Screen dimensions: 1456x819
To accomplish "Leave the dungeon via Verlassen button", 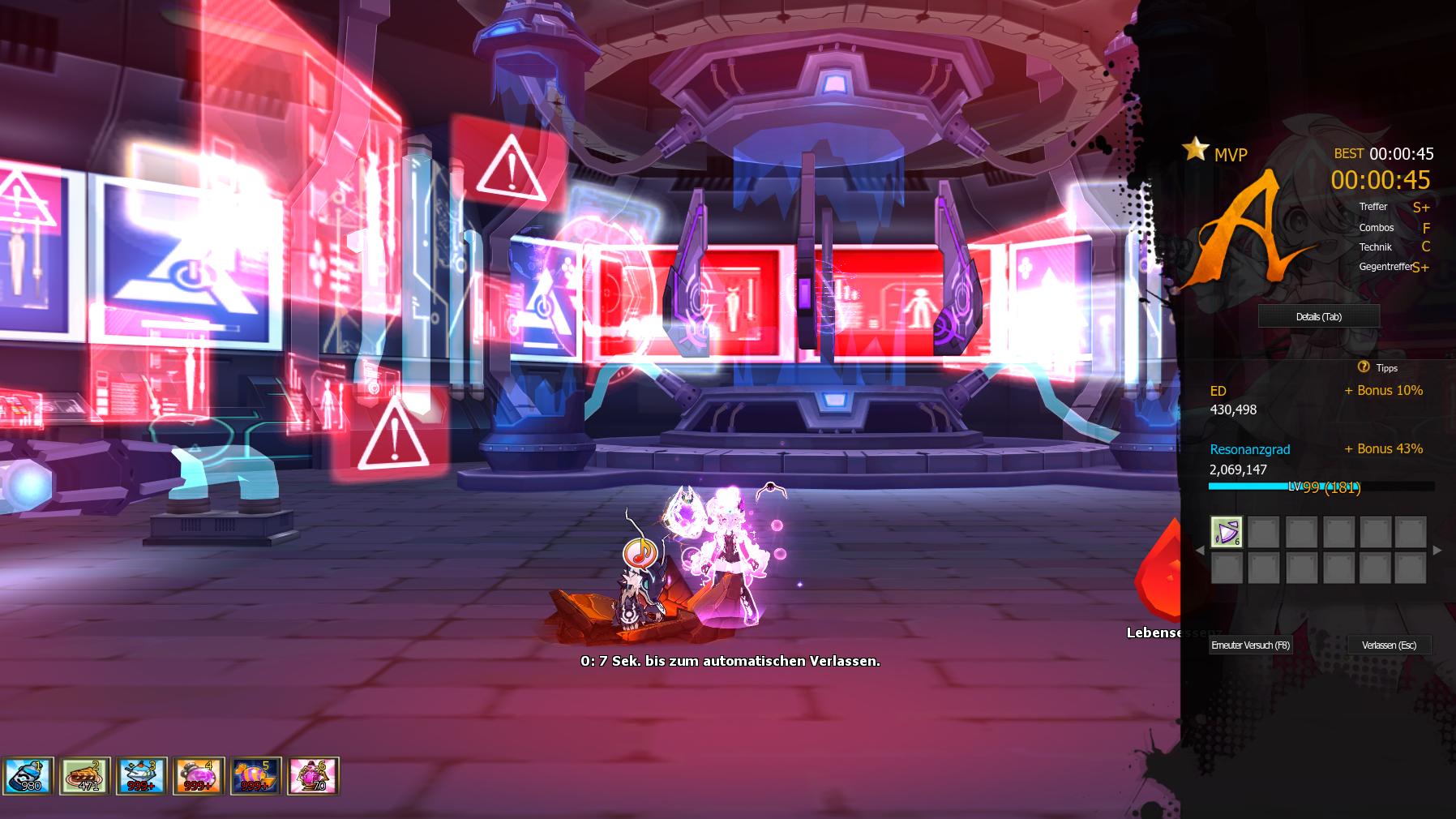I will click(x=1389, y=645).
